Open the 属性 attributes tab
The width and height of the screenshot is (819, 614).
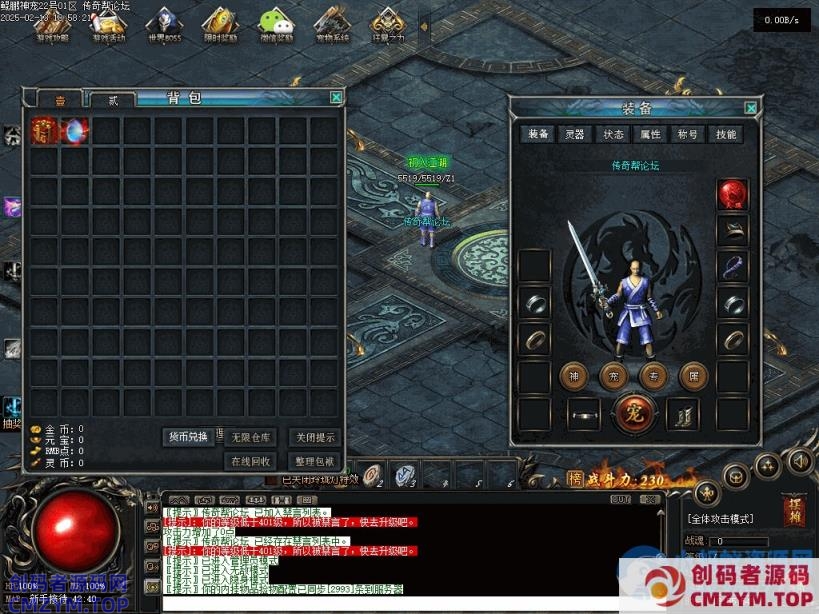[650, 134]
